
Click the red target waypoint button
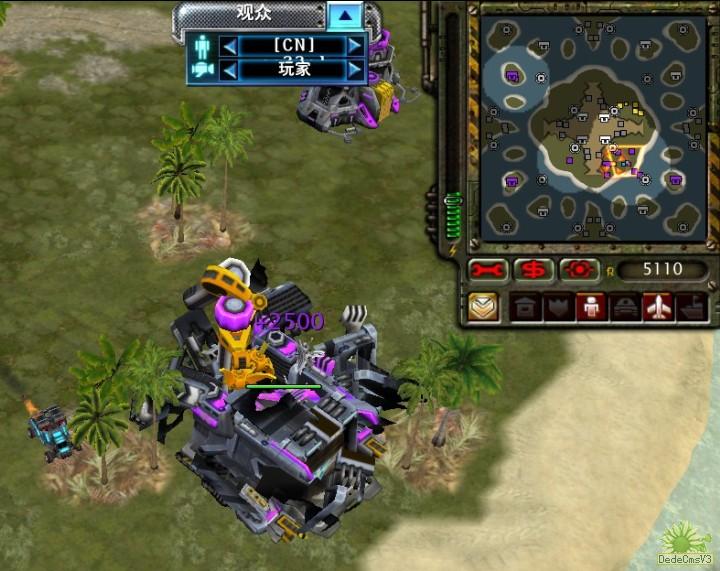click(579, 270)
